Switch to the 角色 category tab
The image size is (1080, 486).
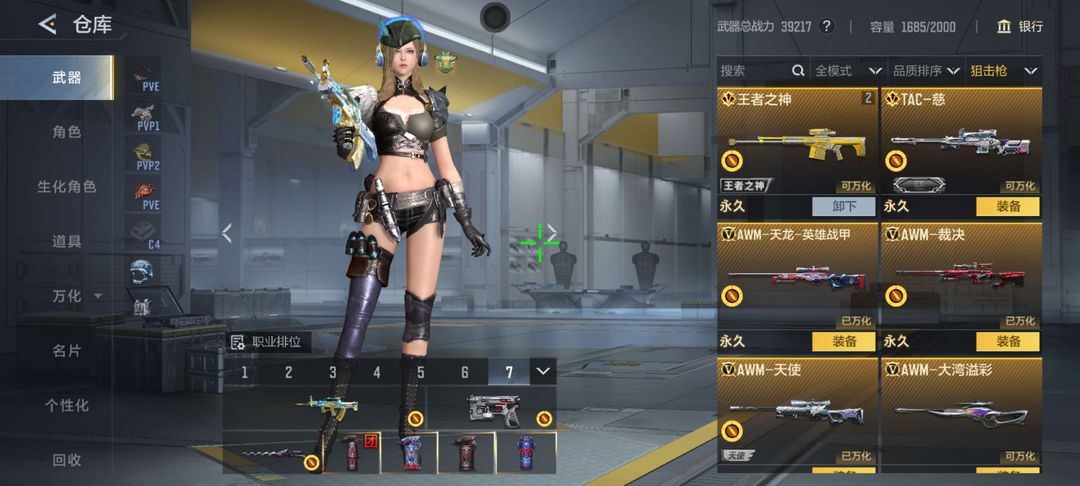[x=66, y=132]
